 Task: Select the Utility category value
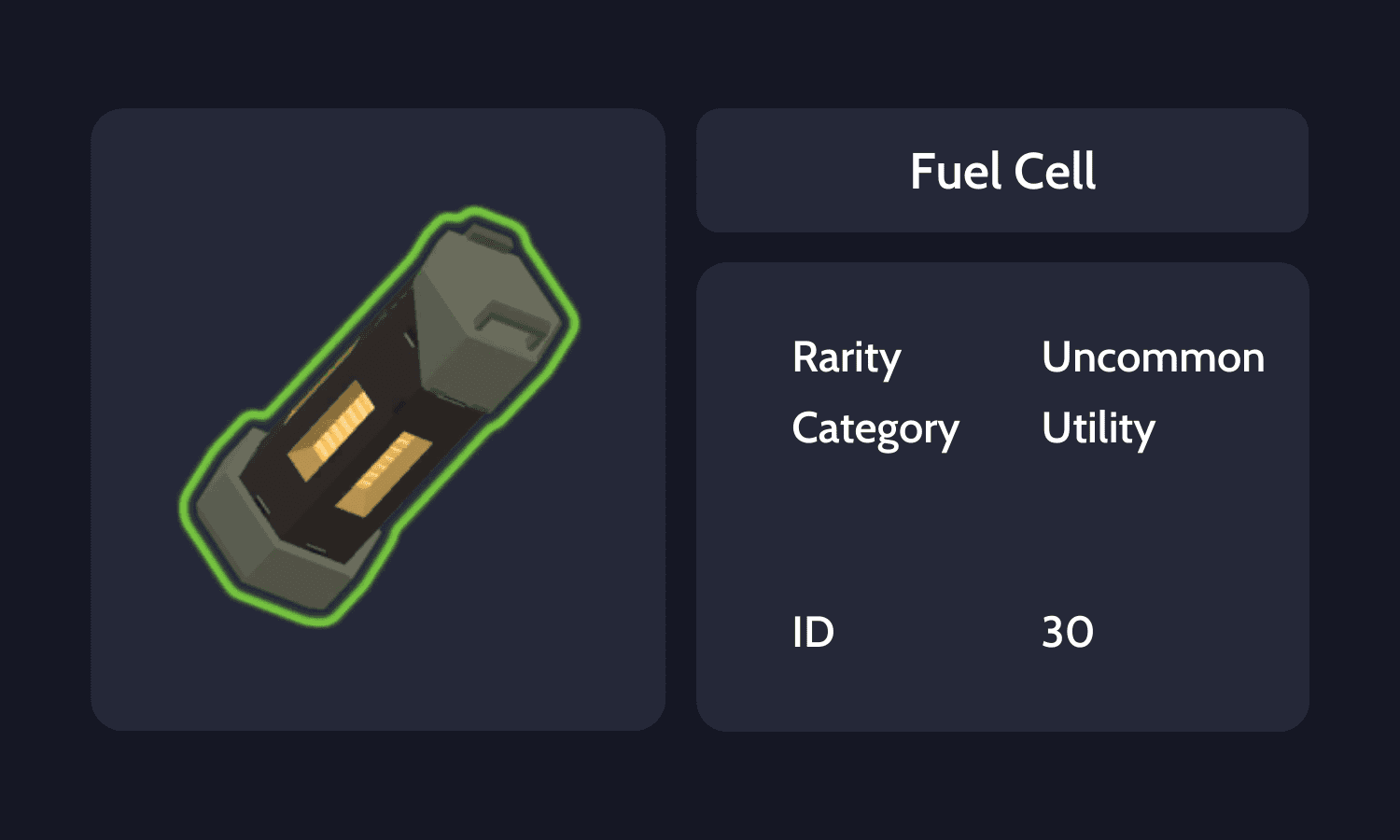1099,428
